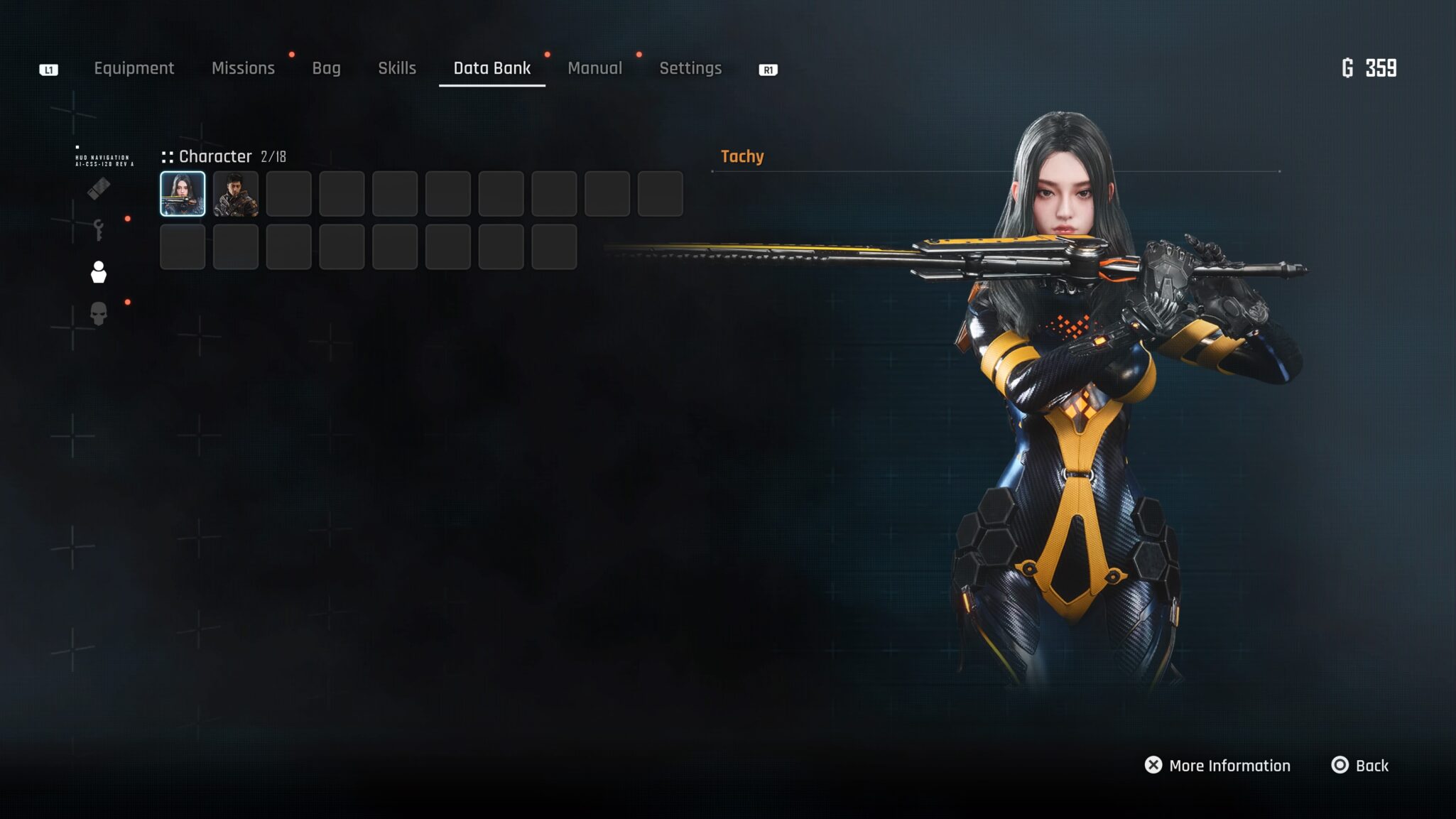Select Tachy's character portrait
Image resolution: width=1456 pixels, height=819 pixels.
tap(183, 193)
